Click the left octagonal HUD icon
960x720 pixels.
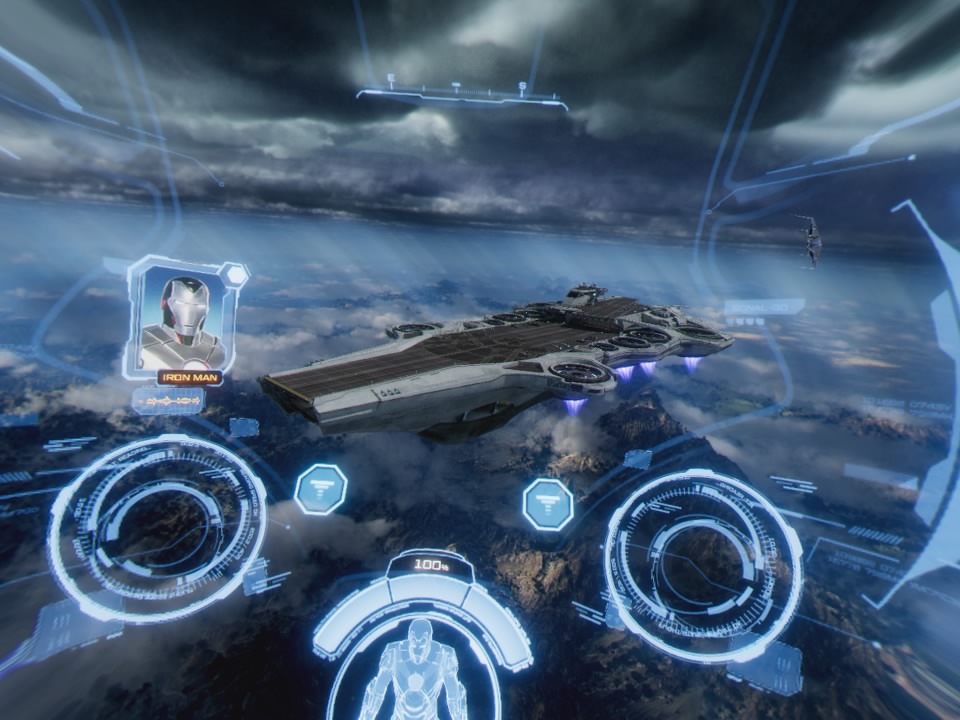click(320, 489)
